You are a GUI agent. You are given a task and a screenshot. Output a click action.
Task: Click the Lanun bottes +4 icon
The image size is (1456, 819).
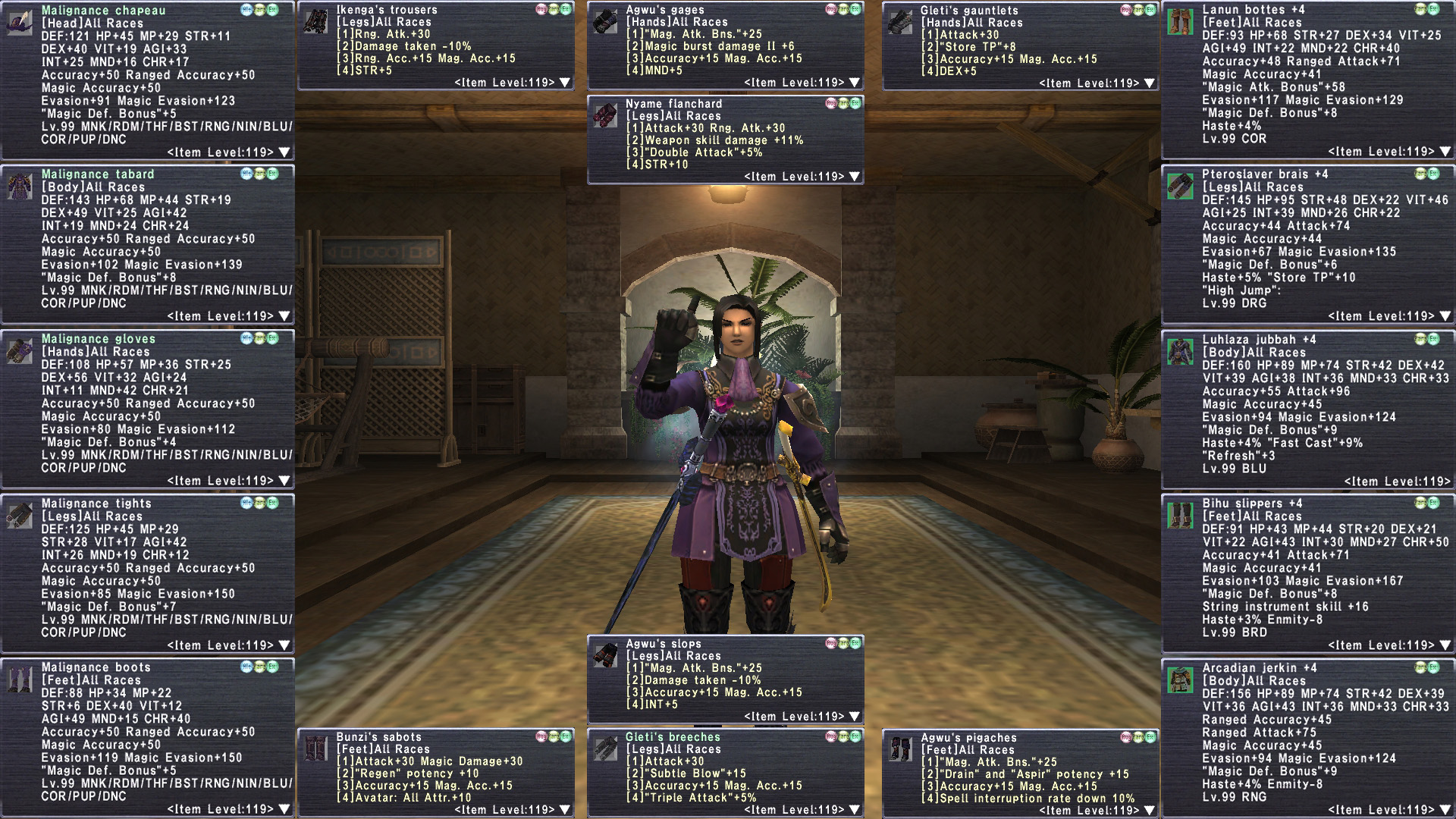point(1180,21)
